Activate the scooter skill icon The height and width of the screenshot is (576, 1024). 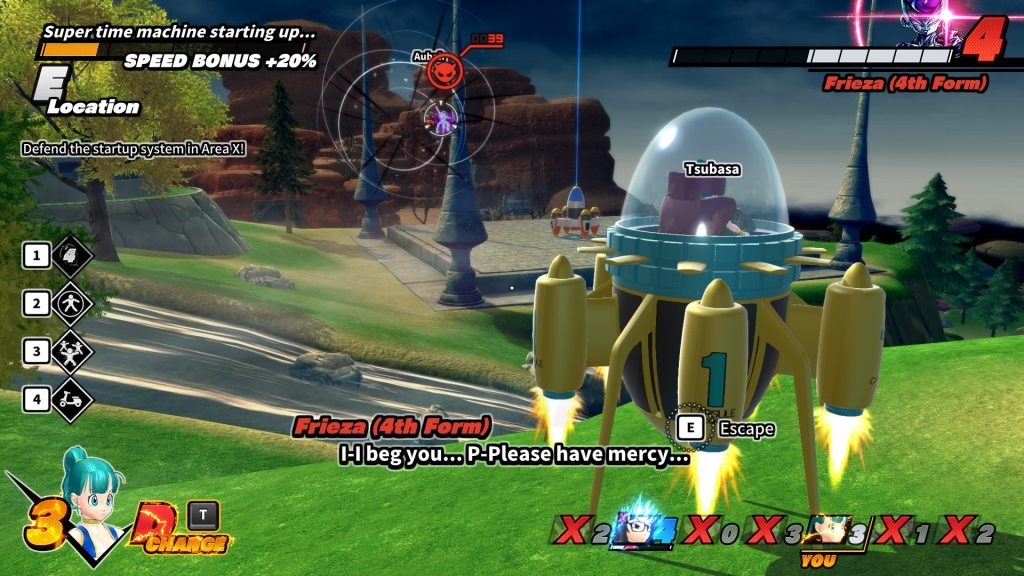pyautogui.click(x=71, y=399)
